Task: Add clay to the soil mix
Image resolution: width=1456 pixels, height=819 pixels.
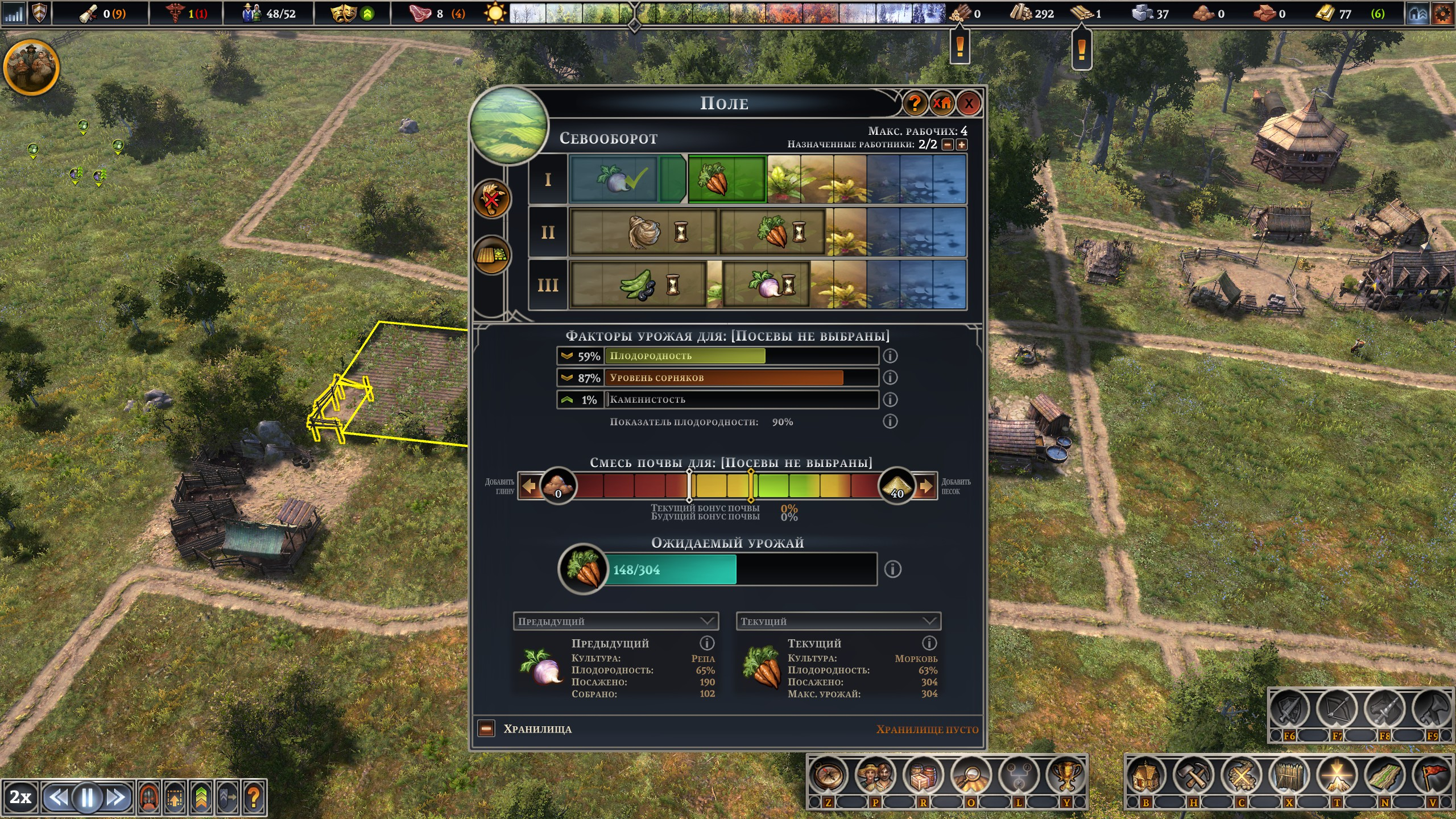Action: 529,486
